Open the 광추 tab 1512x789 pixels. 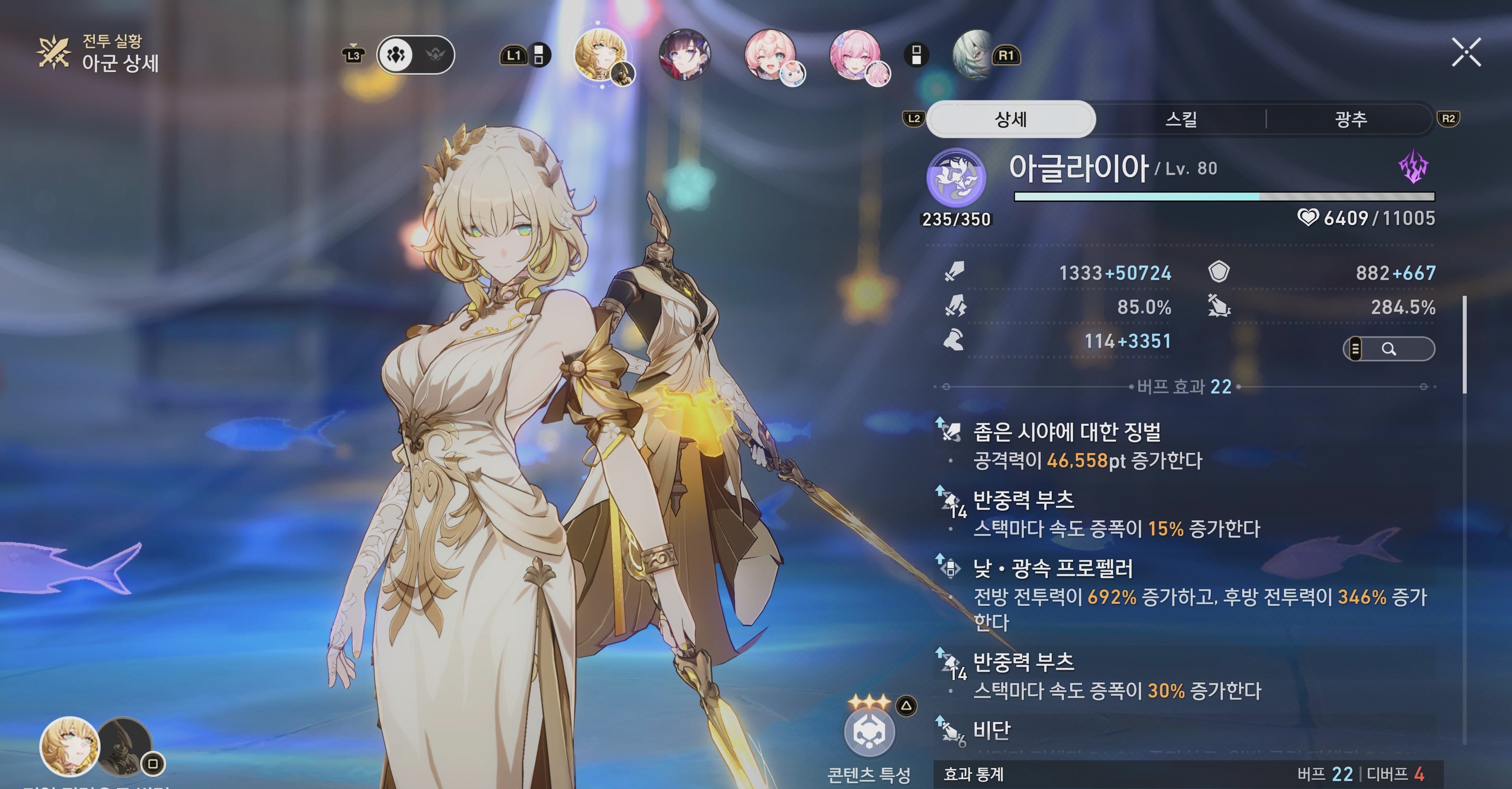click(1350, 120)
